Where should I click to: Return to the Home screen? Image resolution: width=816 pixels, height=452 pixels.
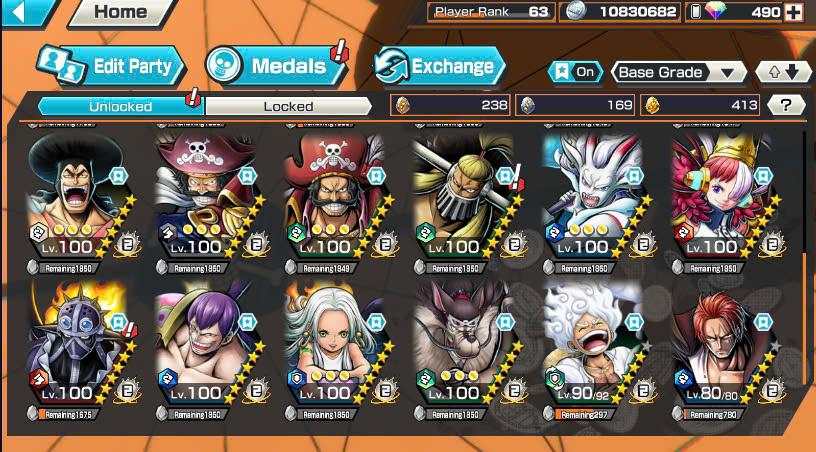click(122, 12)
